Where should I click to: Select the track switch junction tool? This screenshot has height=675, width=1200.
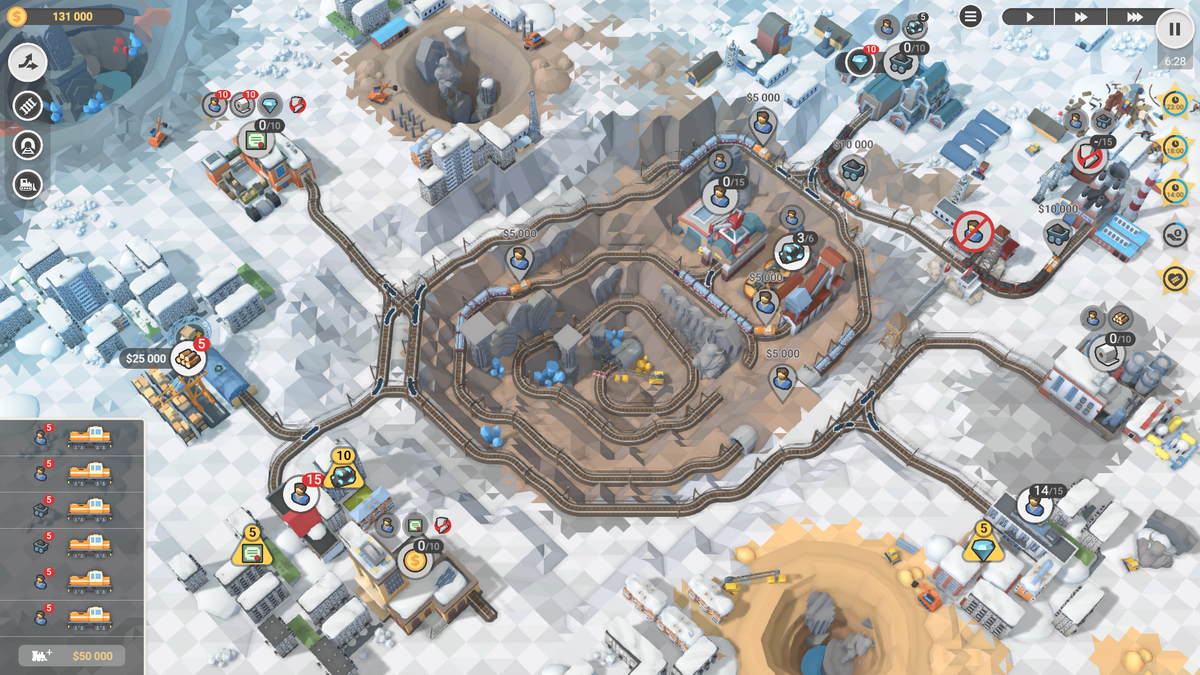29,63
